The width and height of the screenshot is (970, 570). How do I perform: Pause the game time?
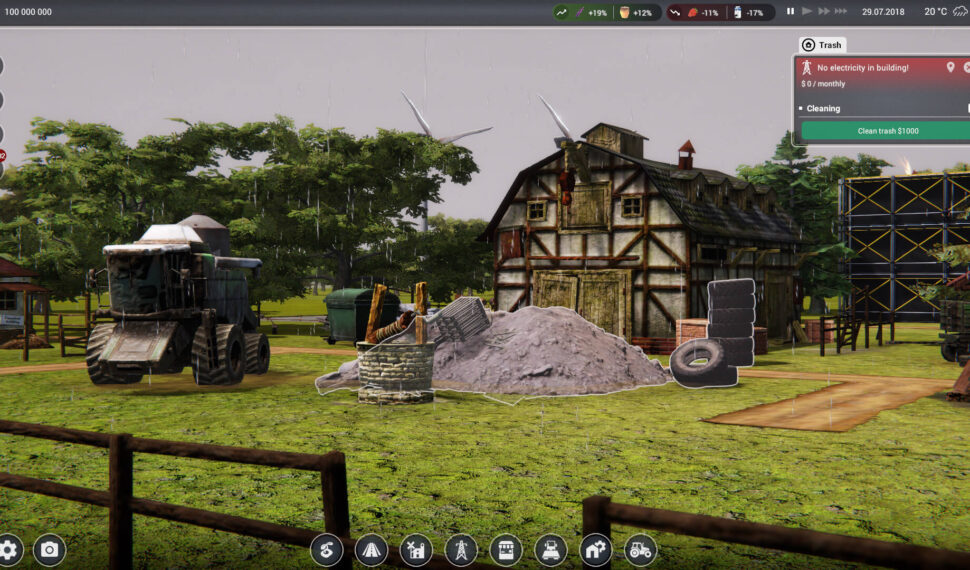tap(790, 12)
